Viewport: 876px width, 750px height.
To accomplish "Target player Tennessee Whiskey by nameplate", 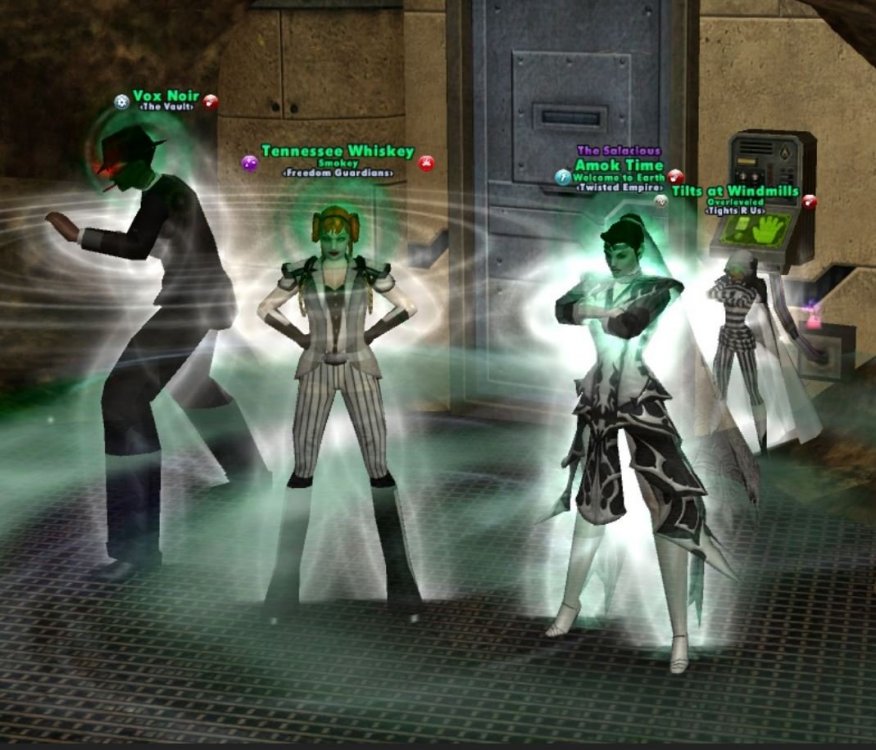I will click(x=337, y=151).
